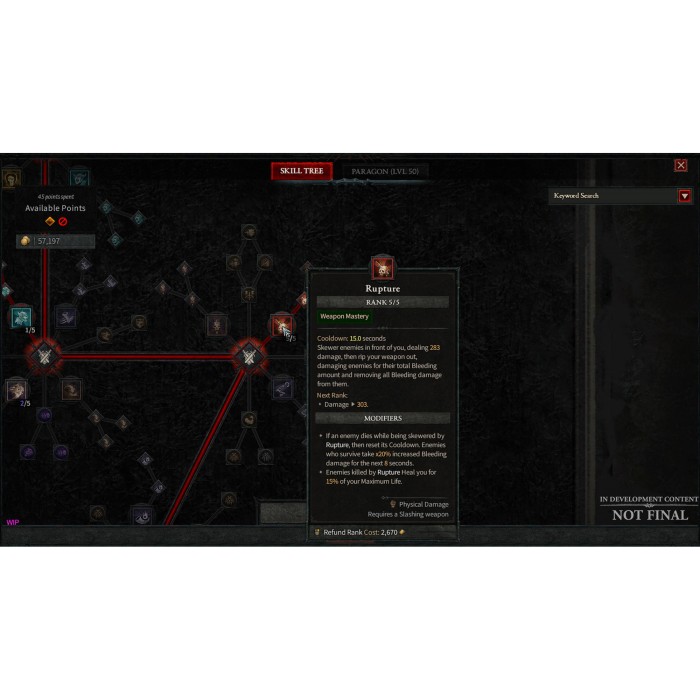The height and width of the screenshot is (700, 700).
Task: Click the Keyword Search field
Action: click(x=613, y=196)
